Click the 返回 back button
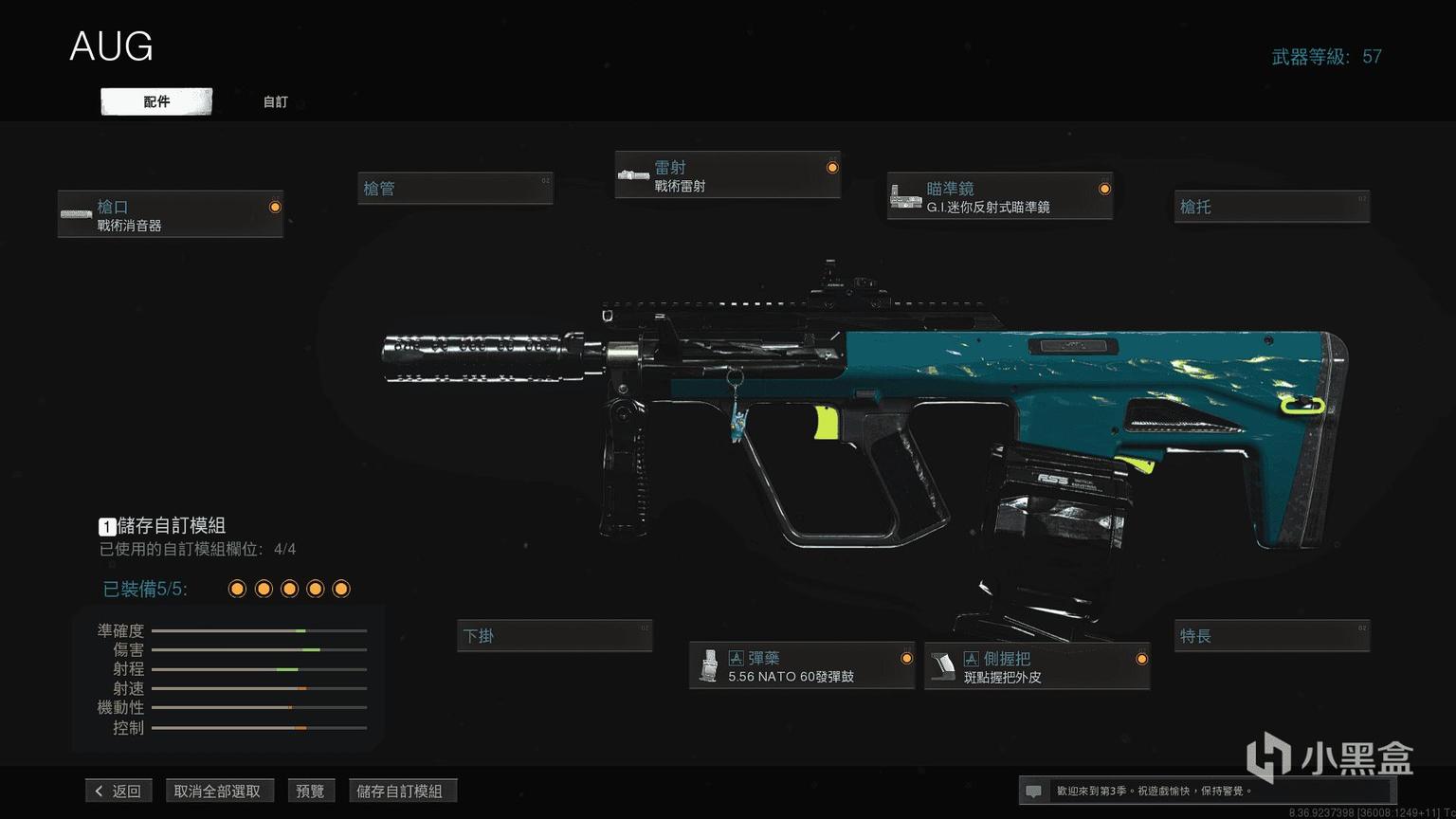Image resolution: width=1456 pixels, height=819 pixels. [x=118, y=791]
